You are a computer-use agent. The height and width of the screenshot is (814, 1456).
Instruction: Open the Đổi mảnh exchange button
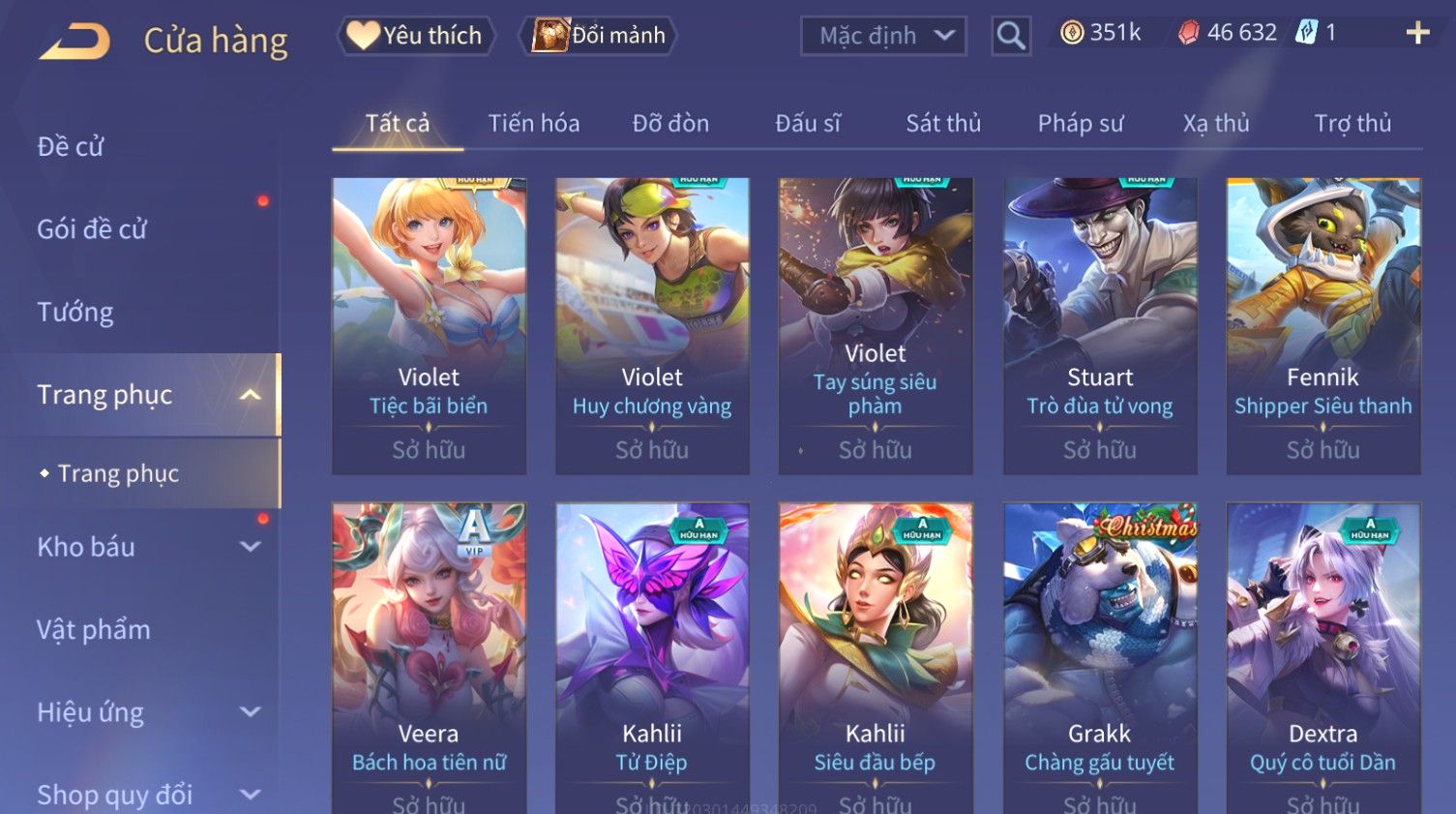[x=599, y=36]
